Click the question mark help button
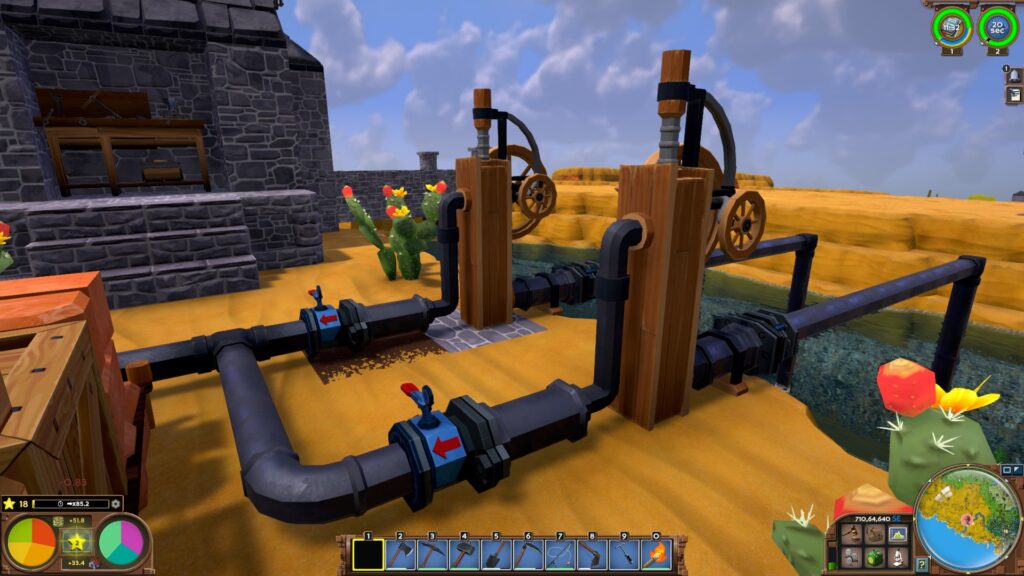The height and width of the screenshot is (576, 1024). [x=922, y=565]
